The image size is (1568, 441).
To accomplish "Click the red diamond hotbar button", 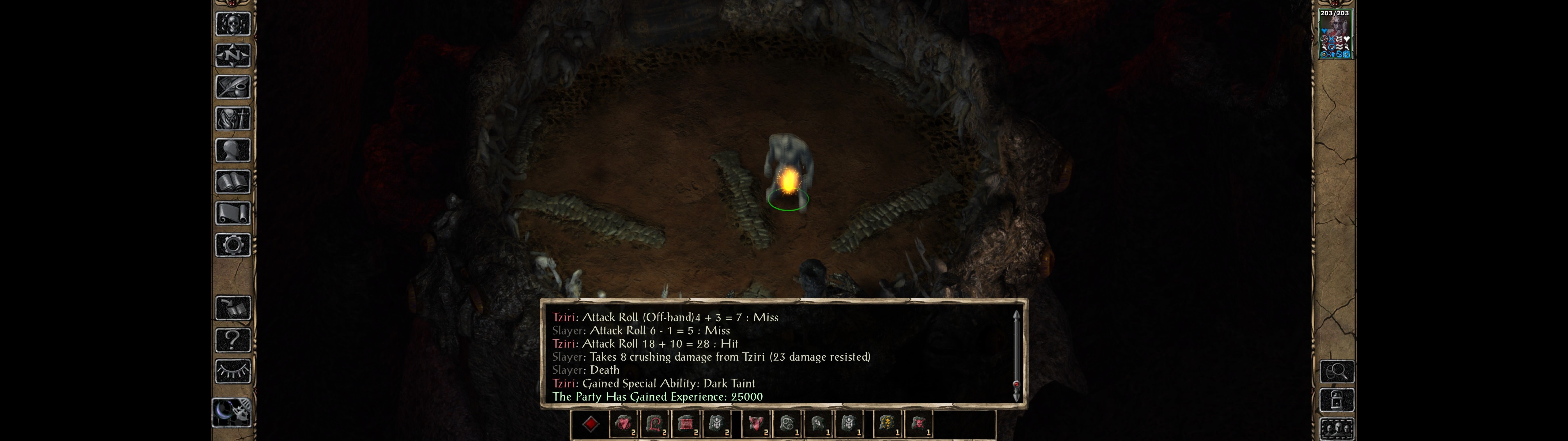I will click(590, 424).
